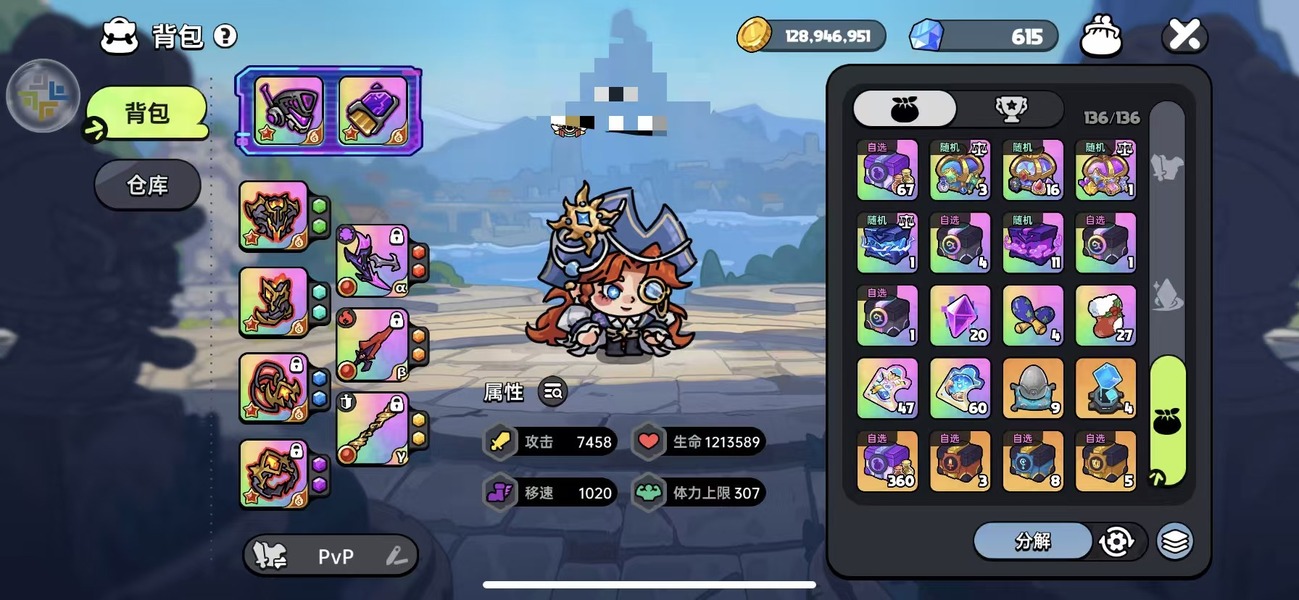
Task: Click the stacked layers sort button
Action: [1175, 541]
